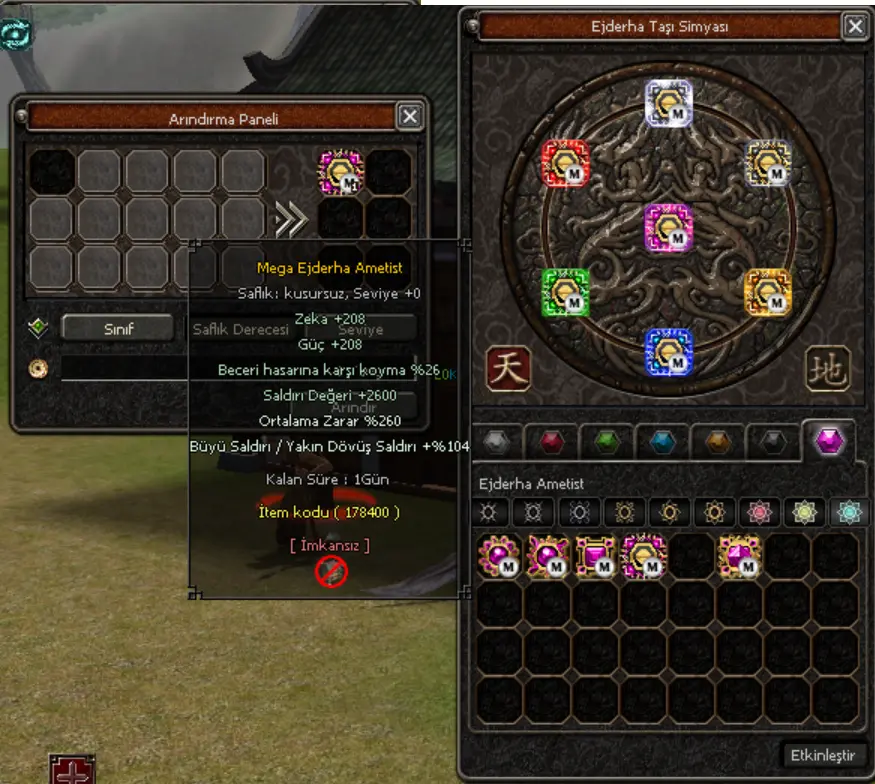Open the gray diamond stone tab

click(x=498, y=441)
